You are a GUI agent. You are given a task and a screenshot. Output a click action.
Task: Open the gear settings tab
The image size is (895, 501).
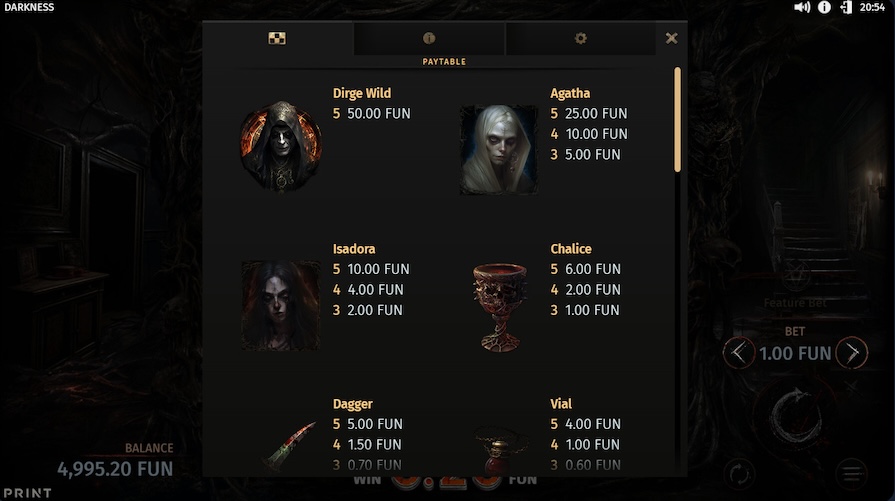[581, 38]
